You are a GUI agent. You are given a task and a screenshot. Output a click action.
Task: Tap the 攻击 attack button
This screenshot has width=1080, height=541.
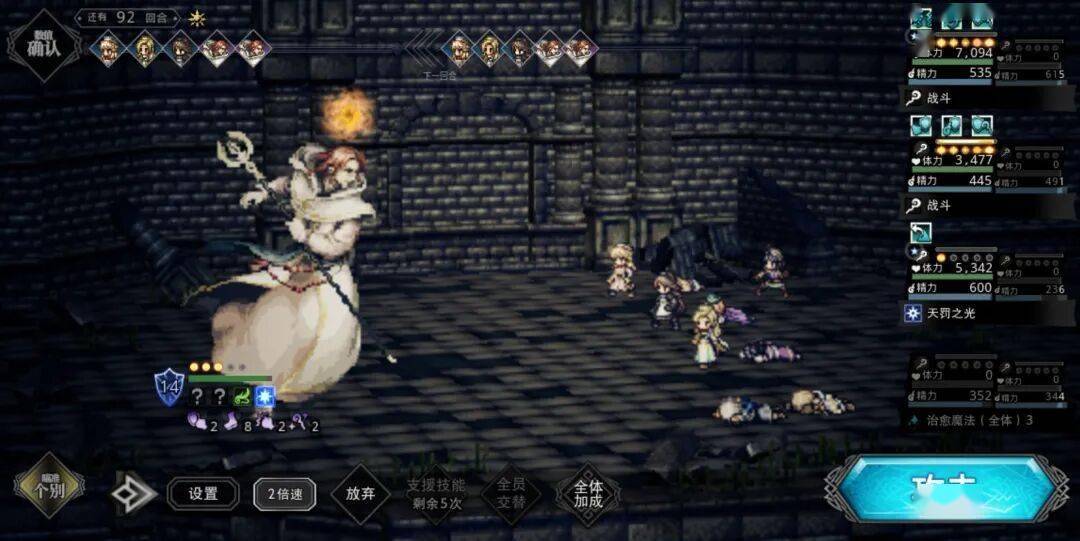(x=945, y=490)
